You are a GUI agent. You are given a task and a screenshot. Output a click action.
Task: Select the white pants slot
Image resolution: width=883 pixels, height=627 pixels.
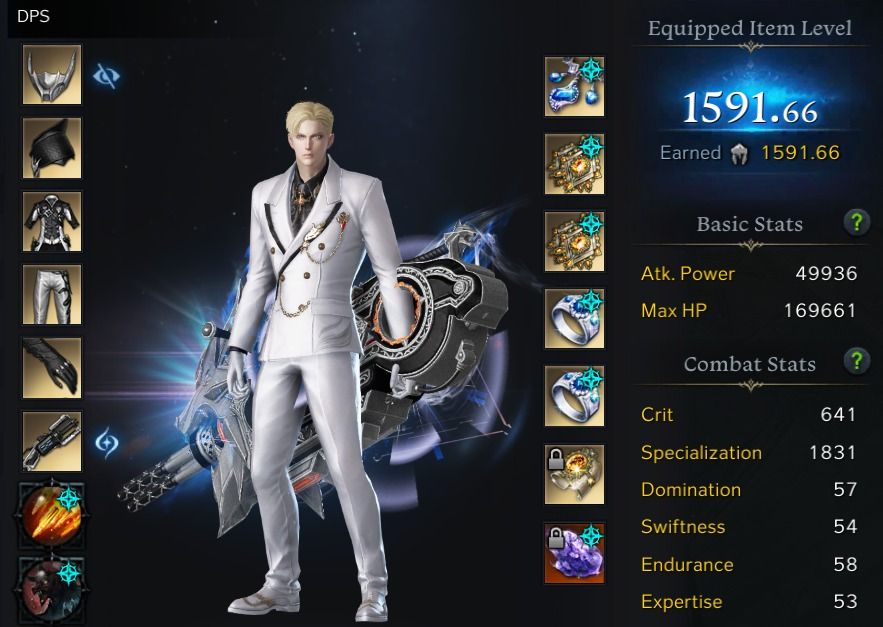click(x=52, y=295)
